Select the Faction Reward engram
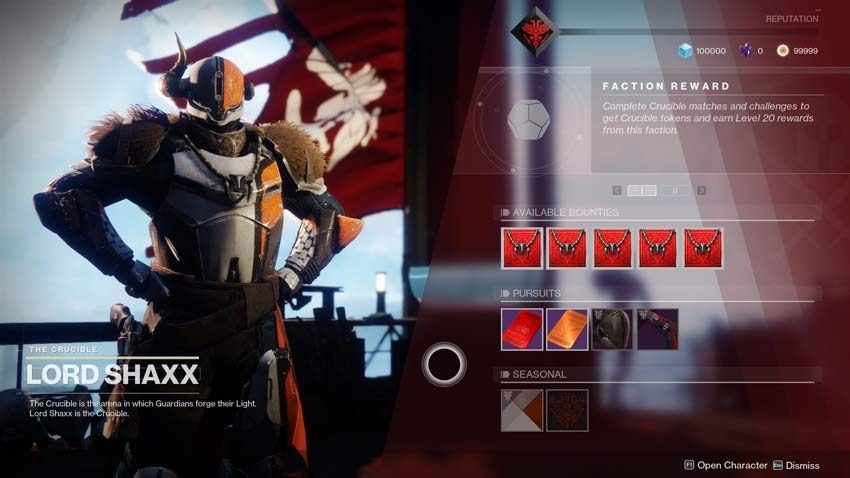The height and width of the screenshot is (478, 850). pos(528,120)
